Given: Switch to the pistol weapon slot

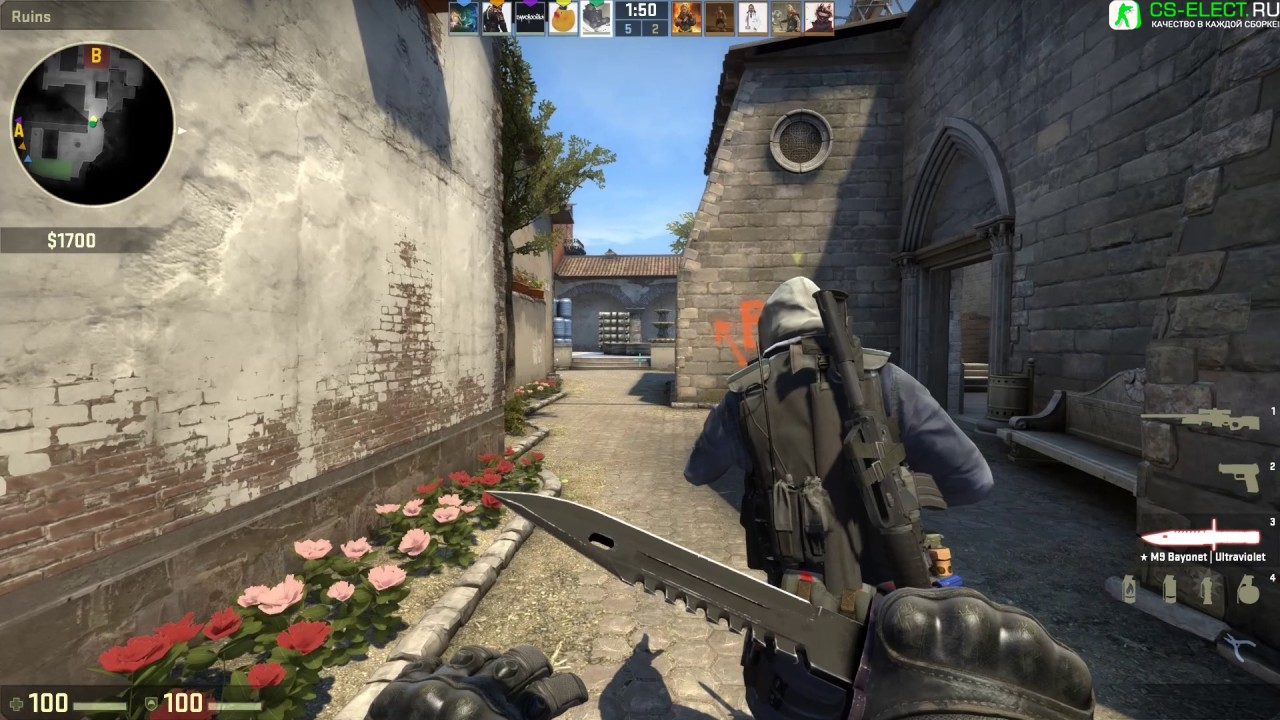Looking at the screenshot, I should 1240,476.
